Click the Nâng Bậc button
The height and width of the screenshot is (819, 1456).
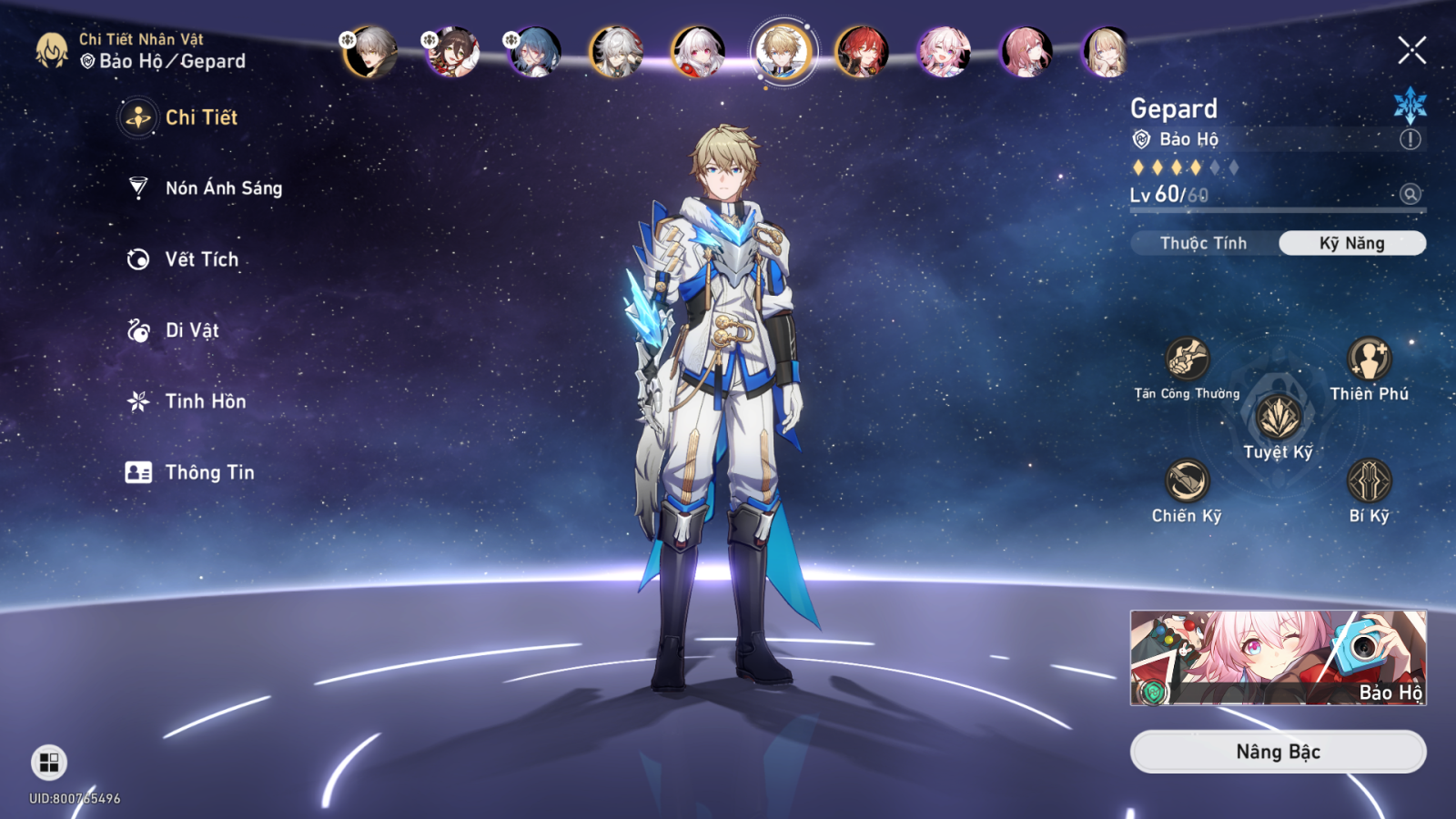[1278, 752]
